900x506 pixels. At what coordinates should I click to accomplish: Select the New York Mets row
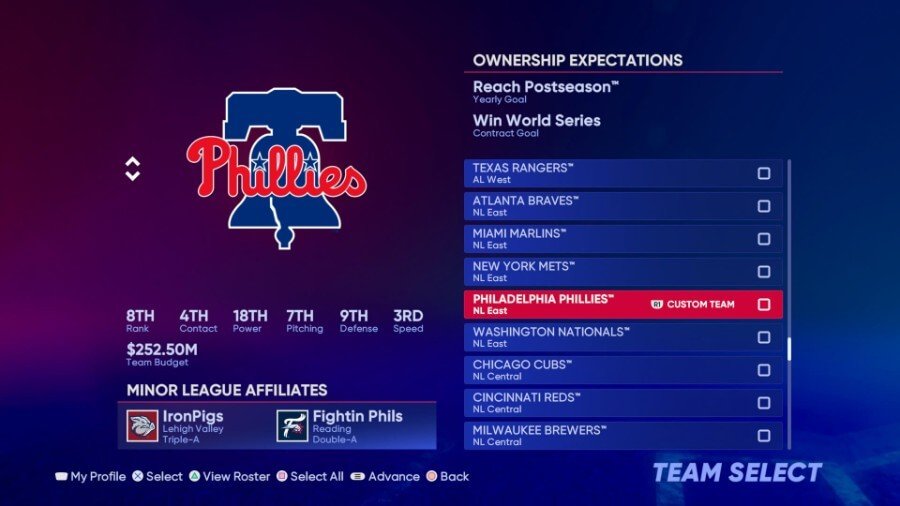coord(600,271)
